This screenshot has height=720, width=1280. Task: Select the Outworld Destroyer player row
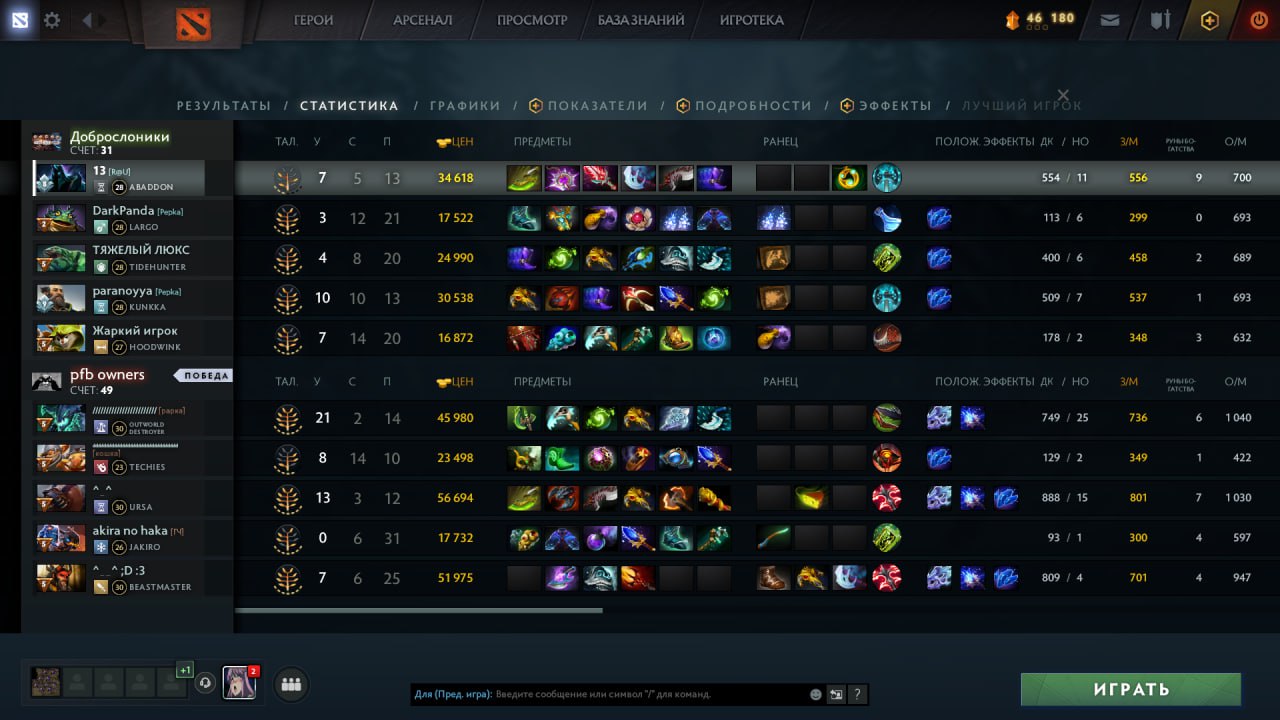tap(119, 418)
